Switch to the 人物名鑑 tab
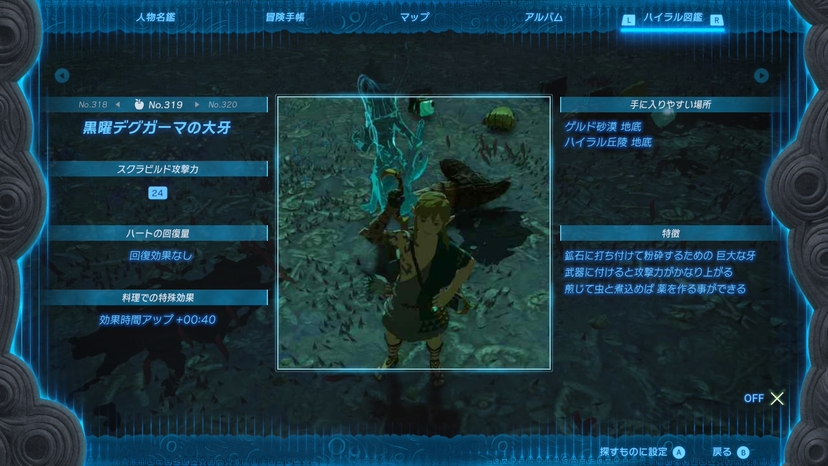The image size is (828, 466). (x=155, y=18)
